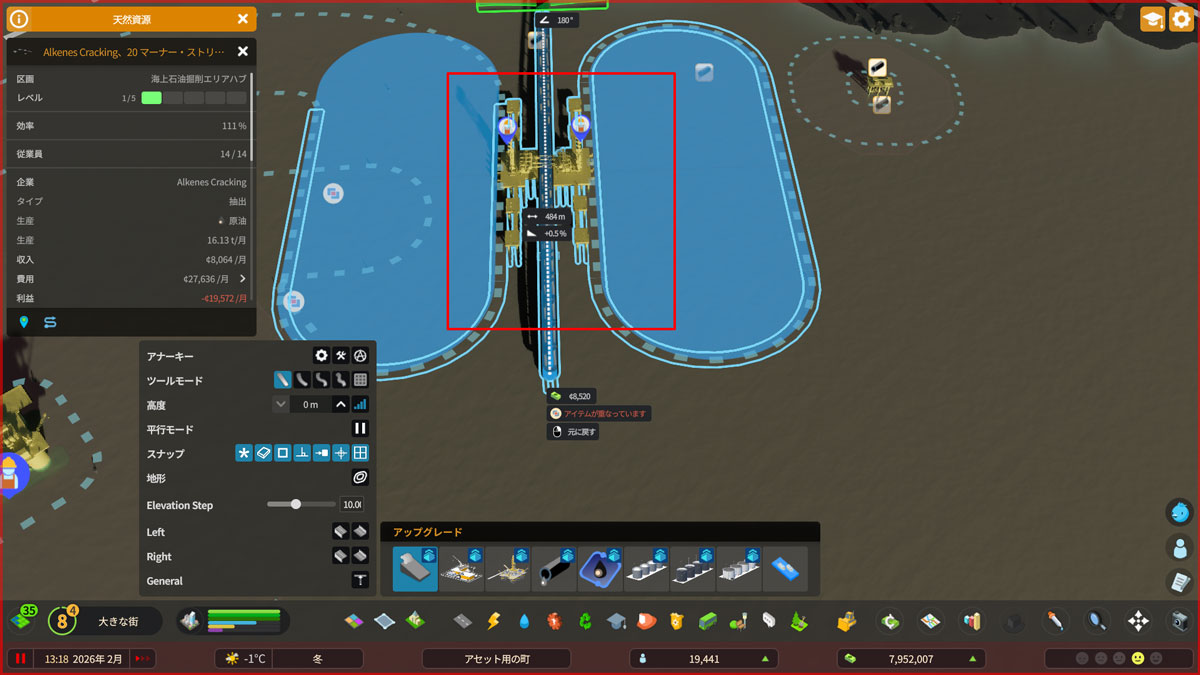Image resolution: width=1200 pixels, height=675 pixels.
Task: Close the 天然資源 info view panel
Action: pyautogui.click(x=243, y=19)
